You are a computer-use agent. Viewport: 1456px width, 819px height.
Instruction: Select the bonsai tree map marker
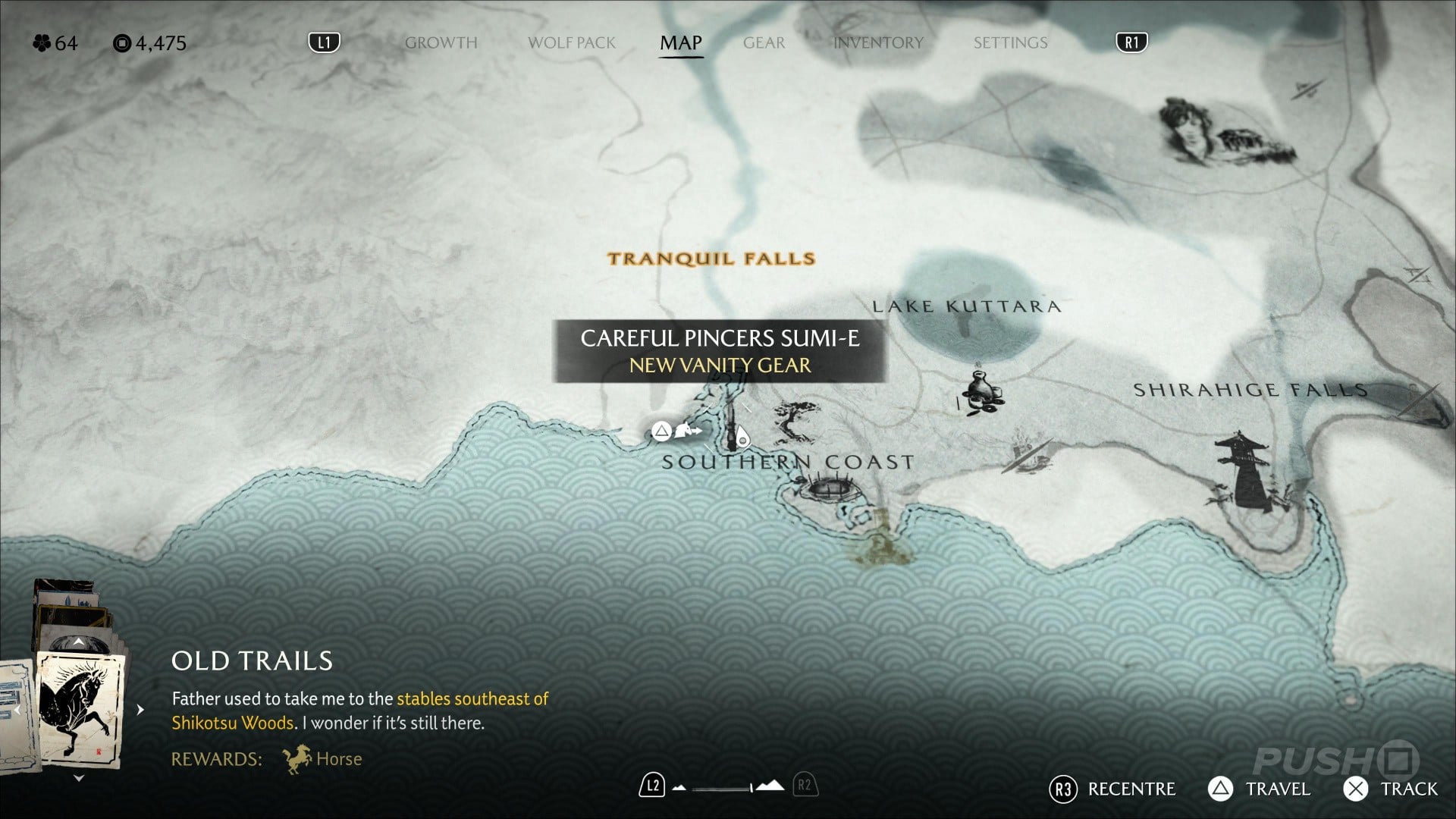795,422
